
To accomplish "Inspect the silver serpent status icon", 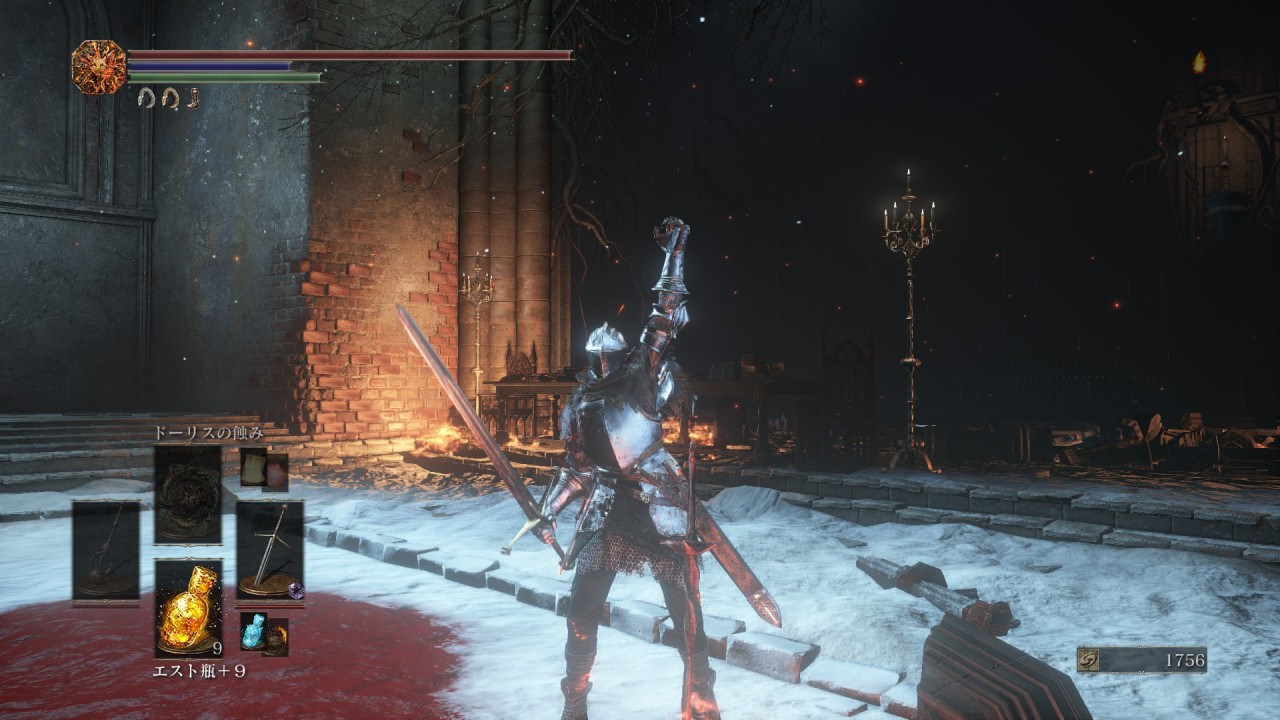I will tap(146, 98).
